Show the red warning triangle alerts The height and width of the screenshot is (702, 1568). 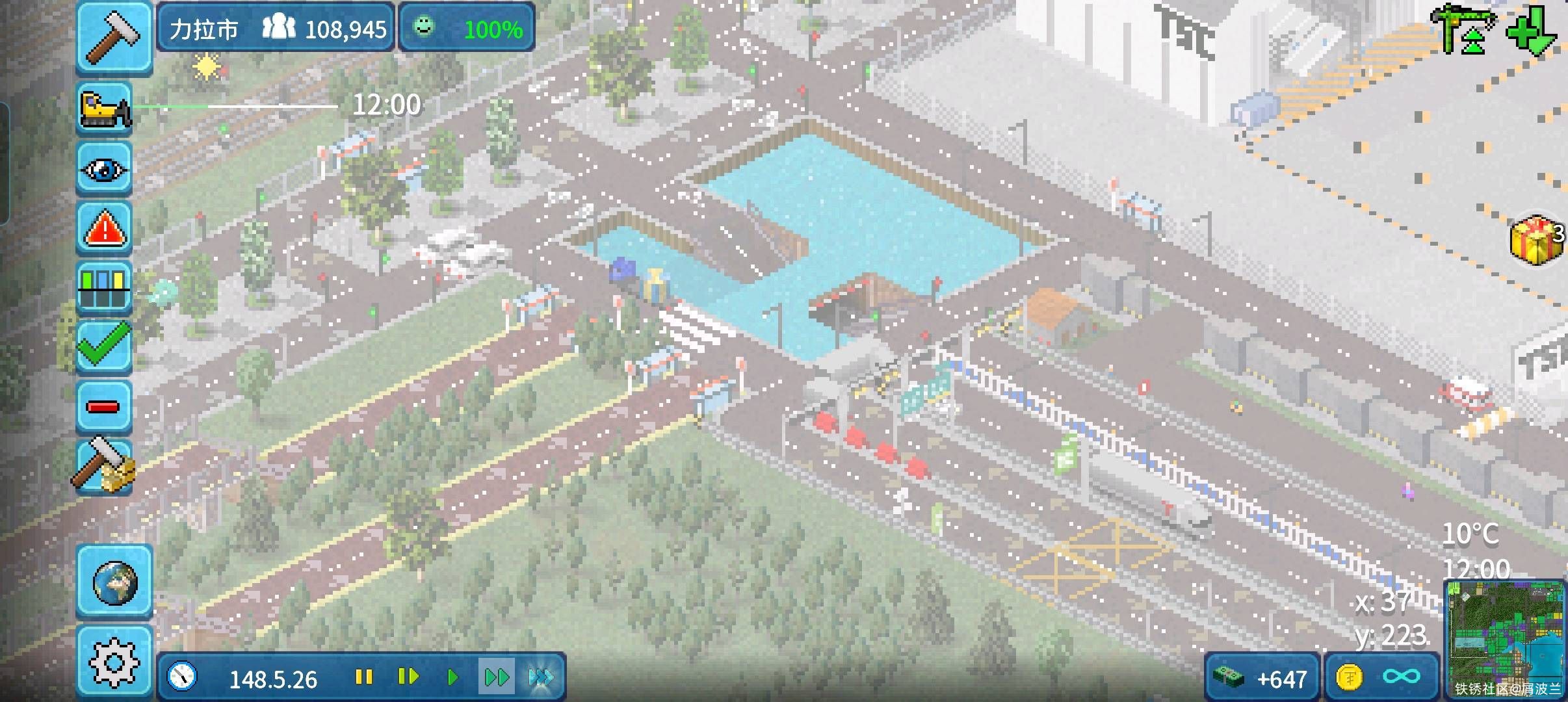coord(104,228)
